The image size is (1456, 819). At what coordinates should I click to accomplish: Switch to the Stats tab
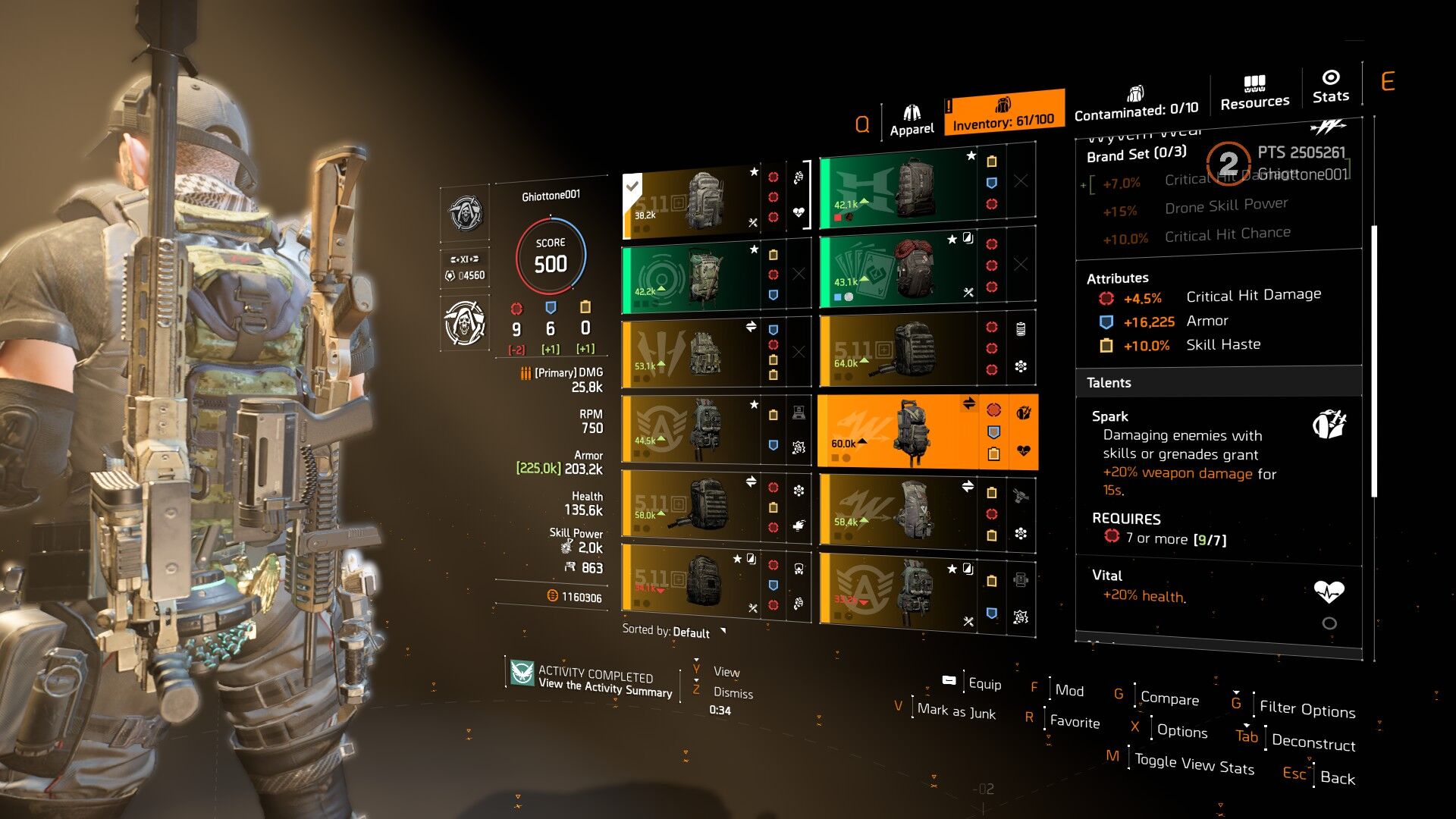1330,86
